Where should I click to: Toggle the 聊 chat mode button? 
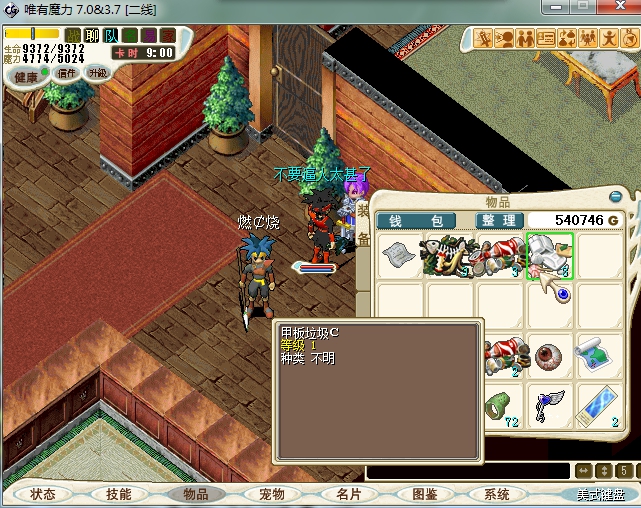coord(92,36)
